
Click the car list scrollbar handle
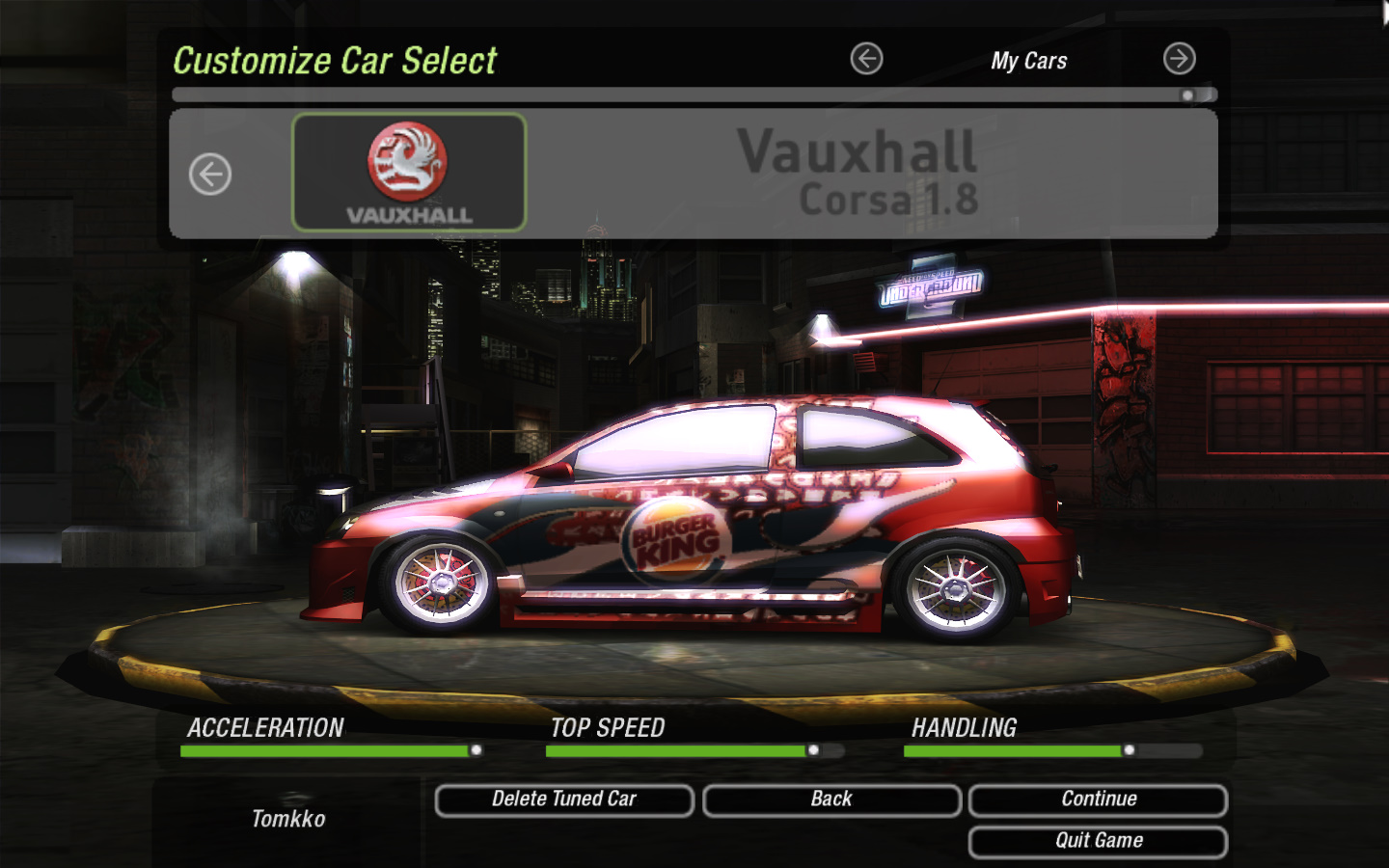1188,95
